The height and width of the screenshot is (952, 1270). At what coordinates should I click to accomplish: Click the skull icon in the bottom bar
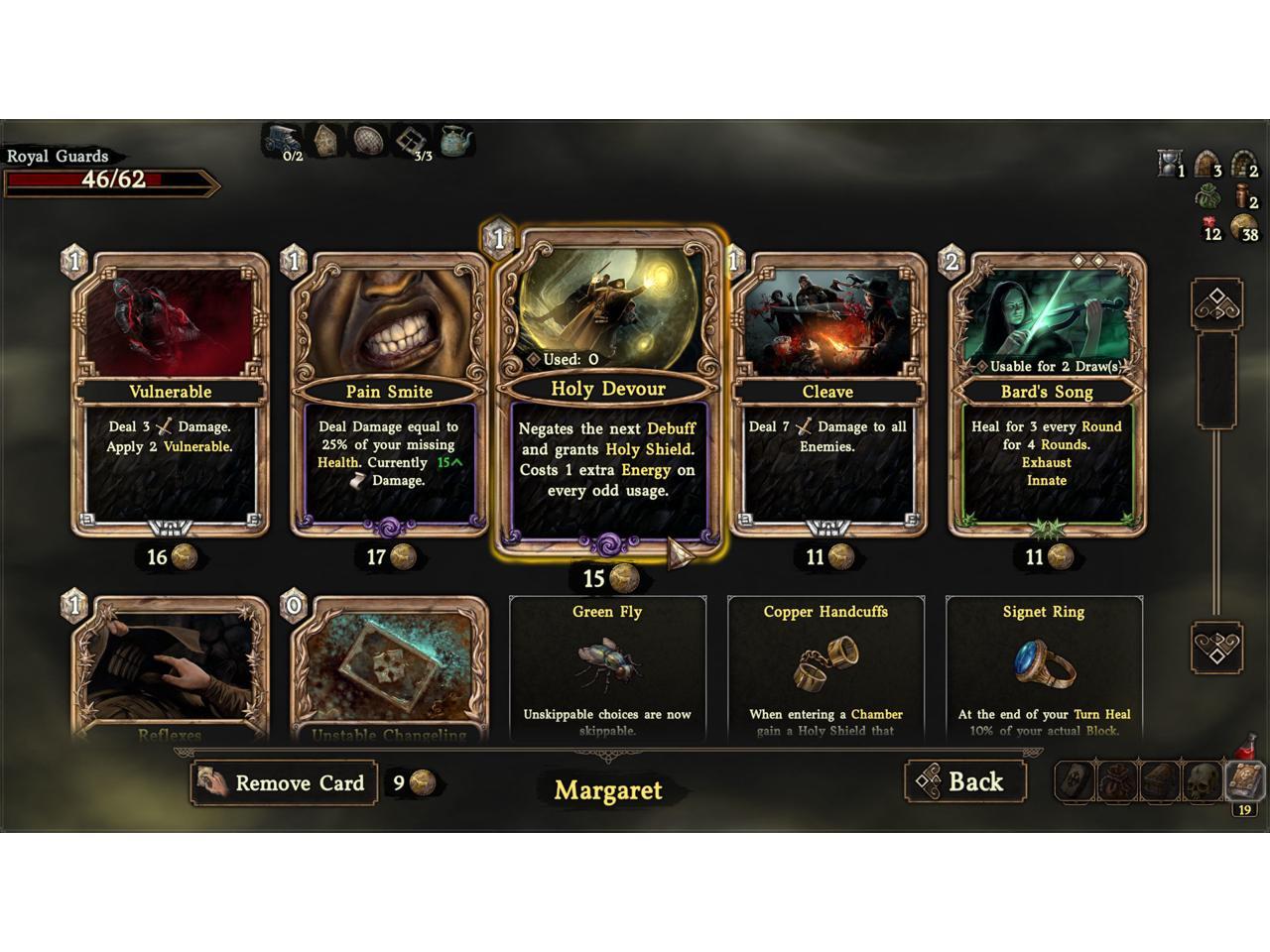1203,782
